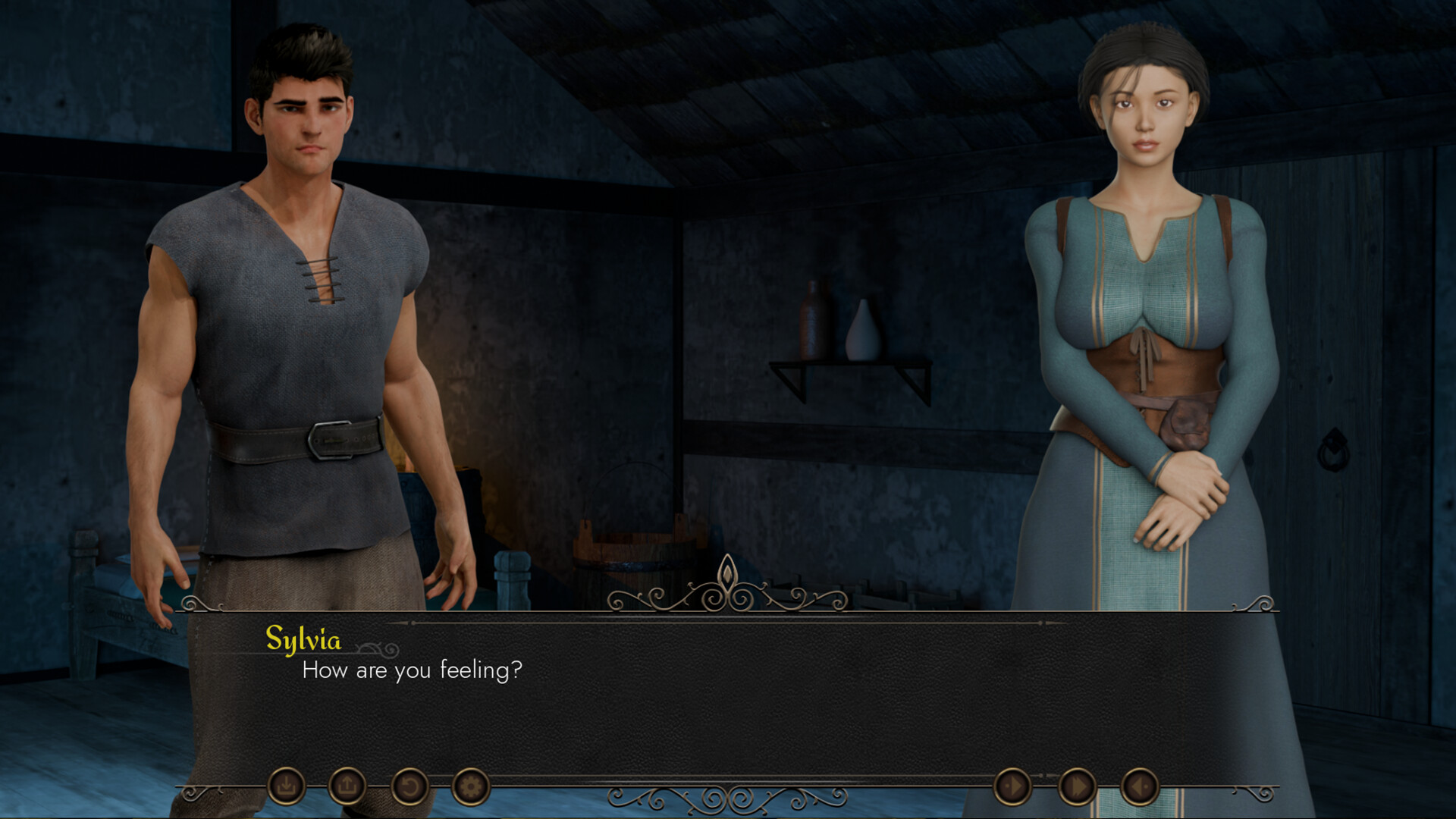Open settings with the gear icon
Screen dimensions: 1456x819
pos(470,786)
